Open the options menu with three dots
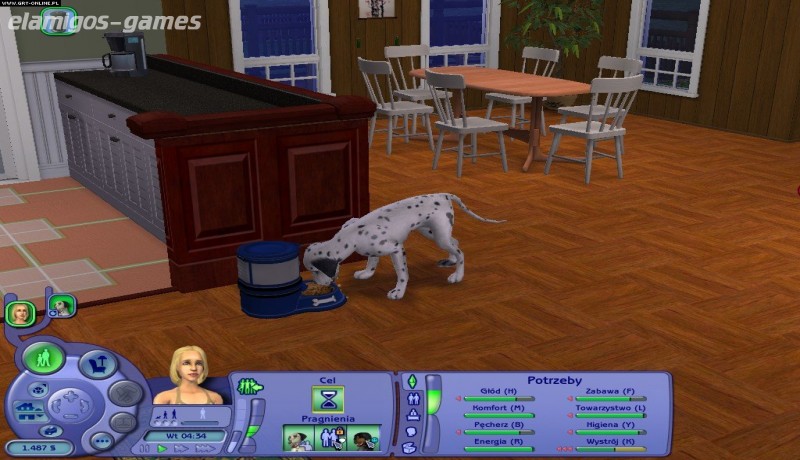 pos(100,439)
